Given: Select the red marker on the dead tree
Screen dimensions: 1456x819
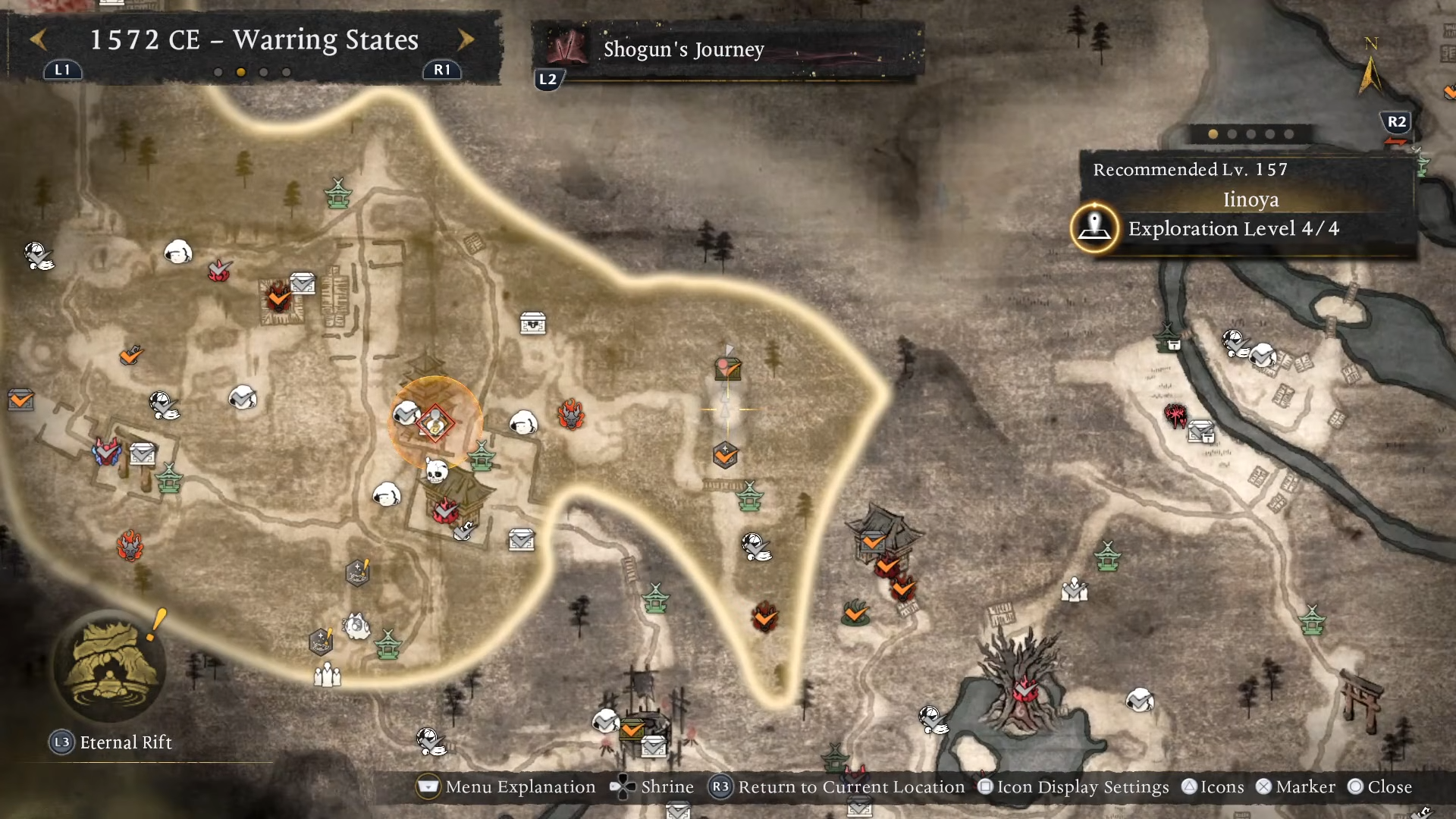Looking at the screenshot, I should pos(1025,691).
